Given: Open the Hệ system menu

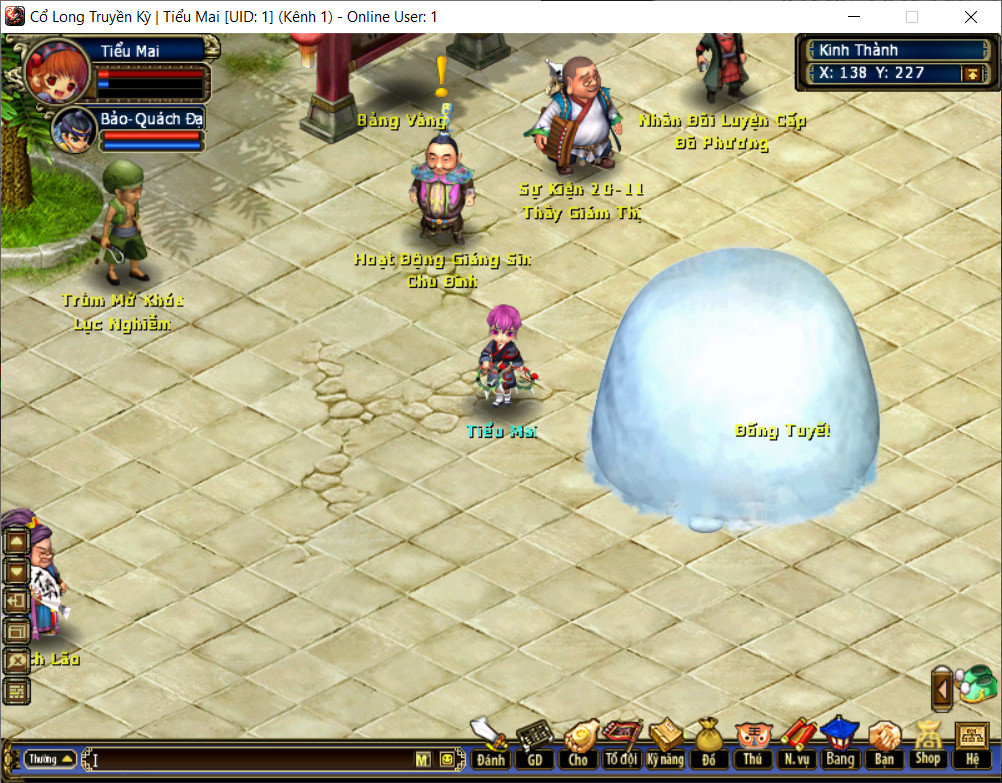Looking at the screenshot, I should [x=972, y=745].
